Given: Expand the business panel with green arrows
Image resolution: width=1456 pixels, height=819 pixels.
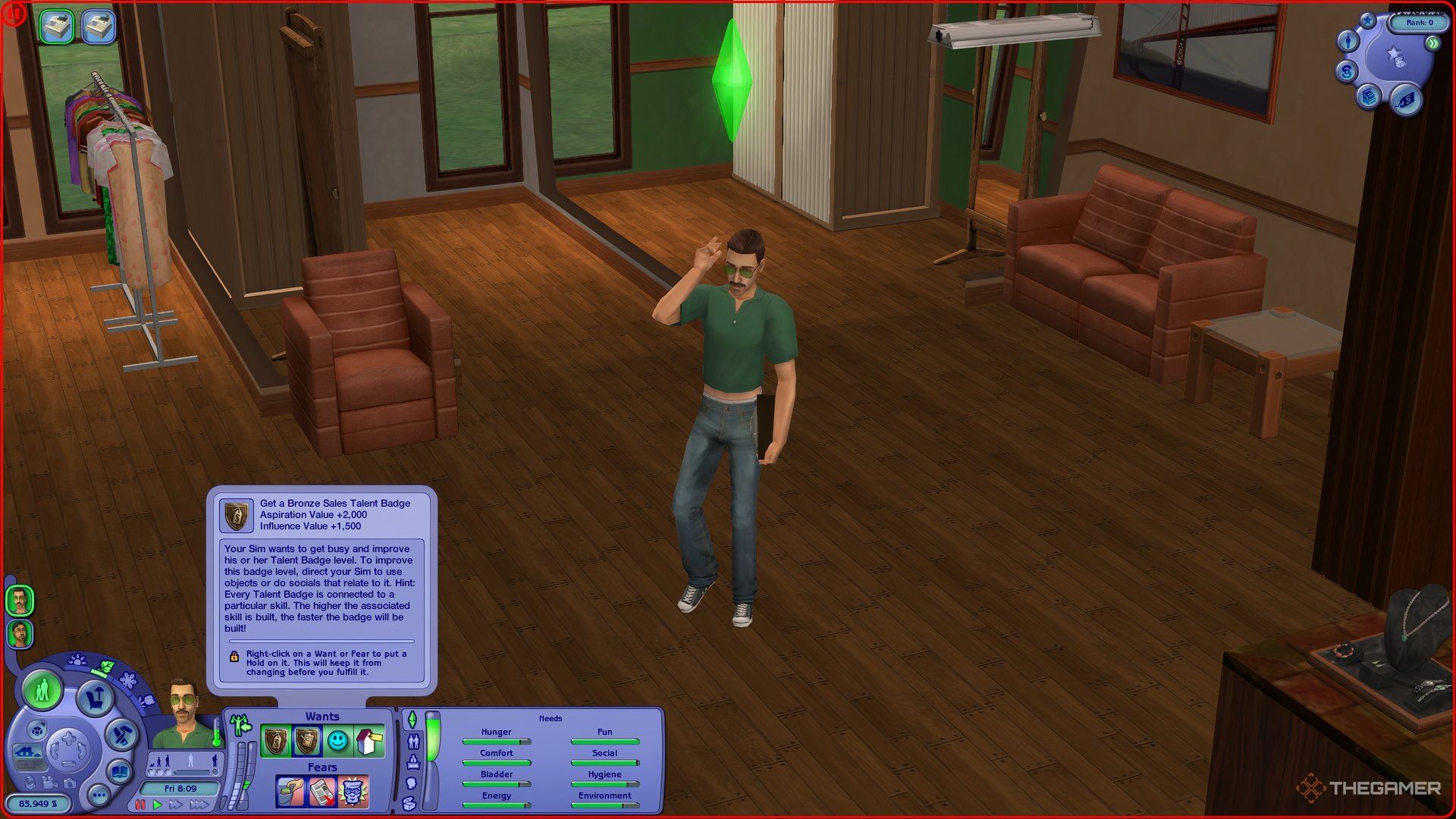Looking at the screenshot, I should click(1433, 44).
